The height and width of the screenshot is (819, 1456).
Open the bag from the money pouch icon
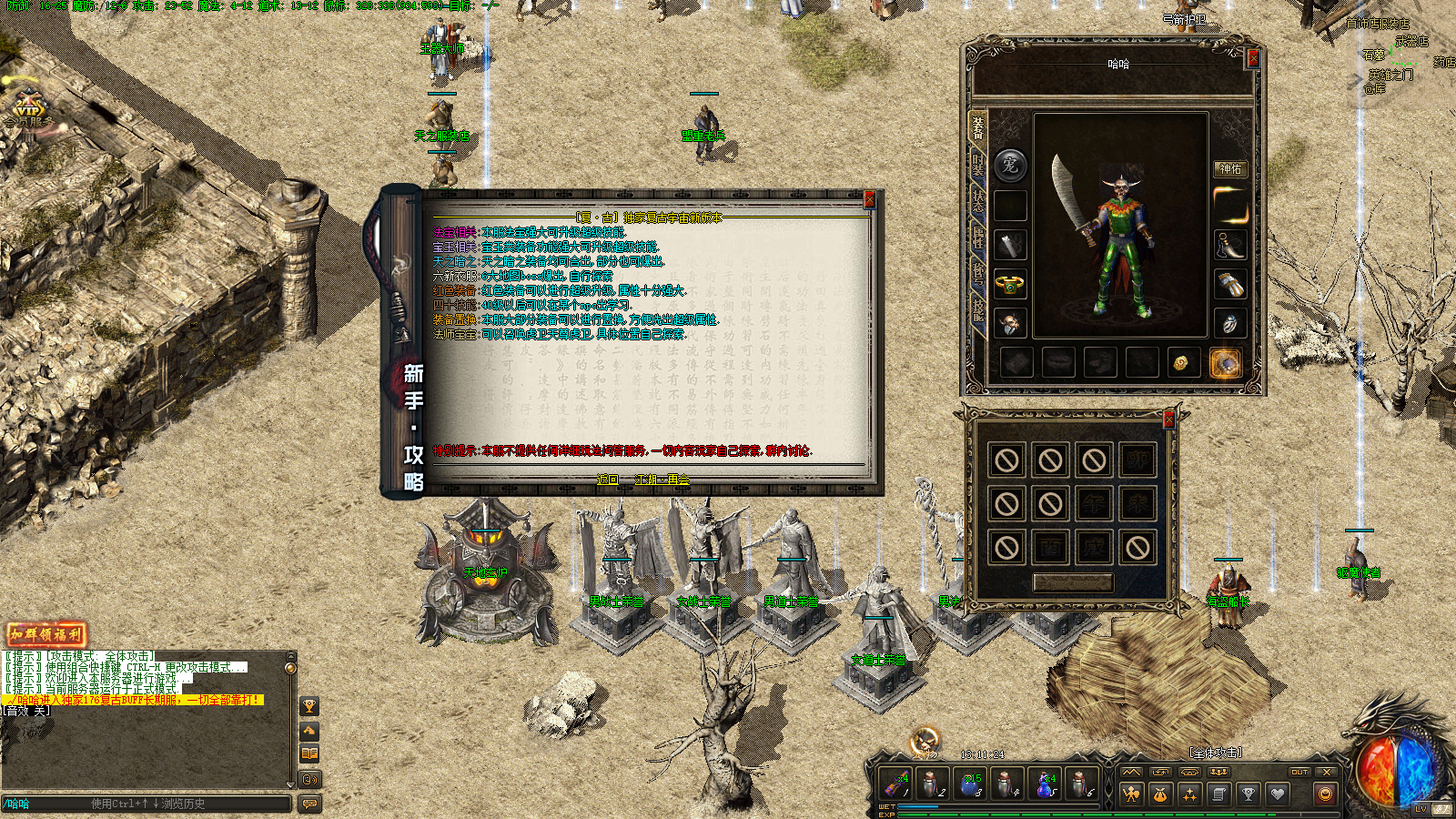(x=1160, y=794)
